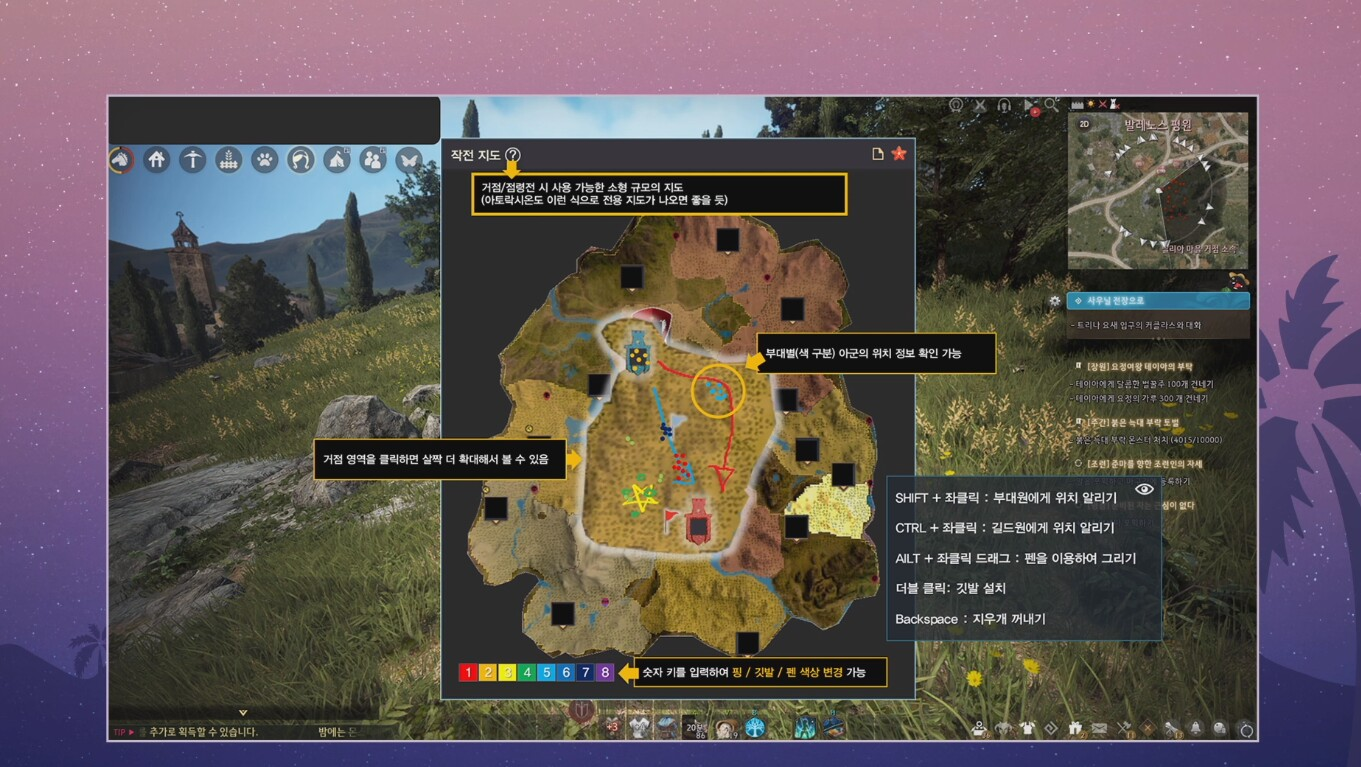The width and height of the screenshot is (1361, 767).
Task: Select blue color swatch number 6
Action: click(566, 672)
